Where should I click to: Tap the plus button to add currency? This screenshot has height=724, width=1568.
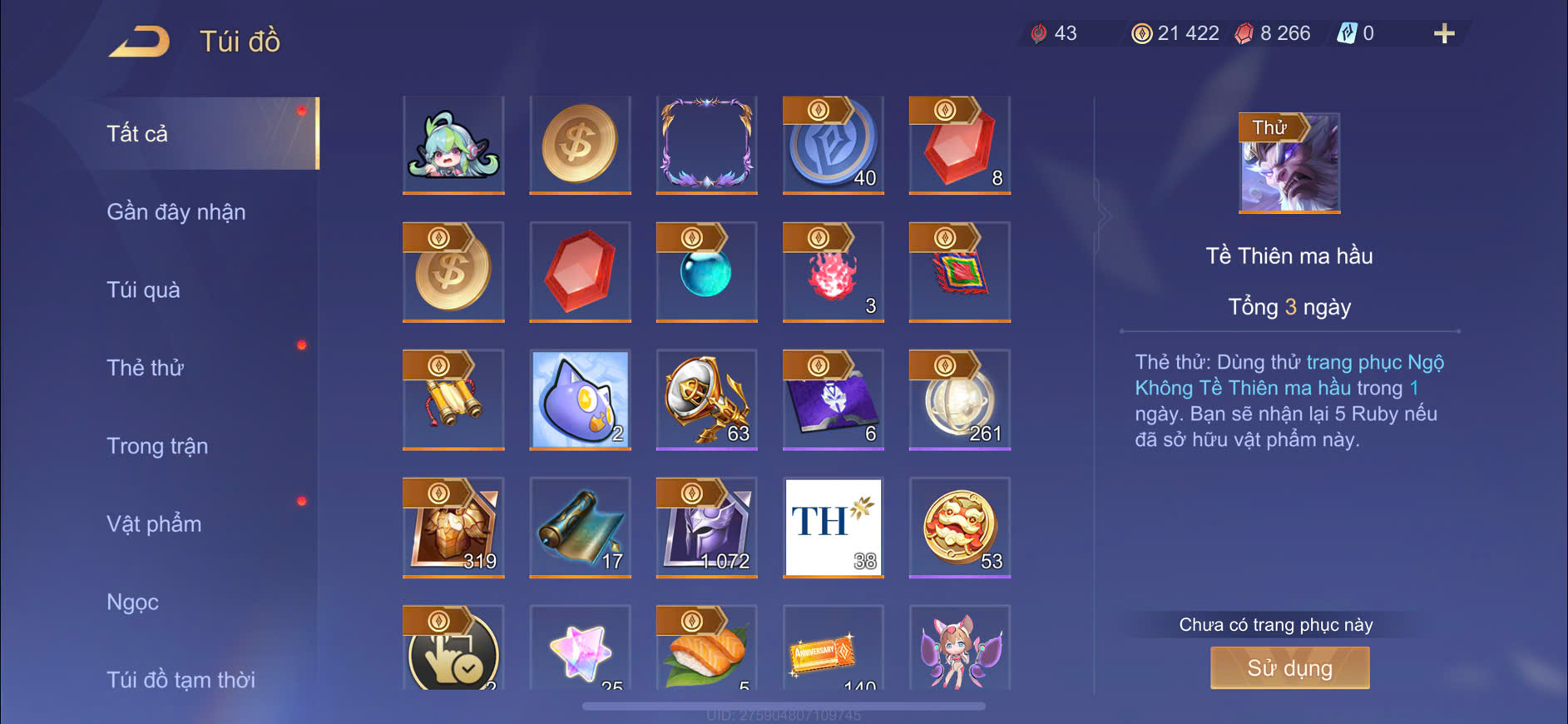[1444, 34]
